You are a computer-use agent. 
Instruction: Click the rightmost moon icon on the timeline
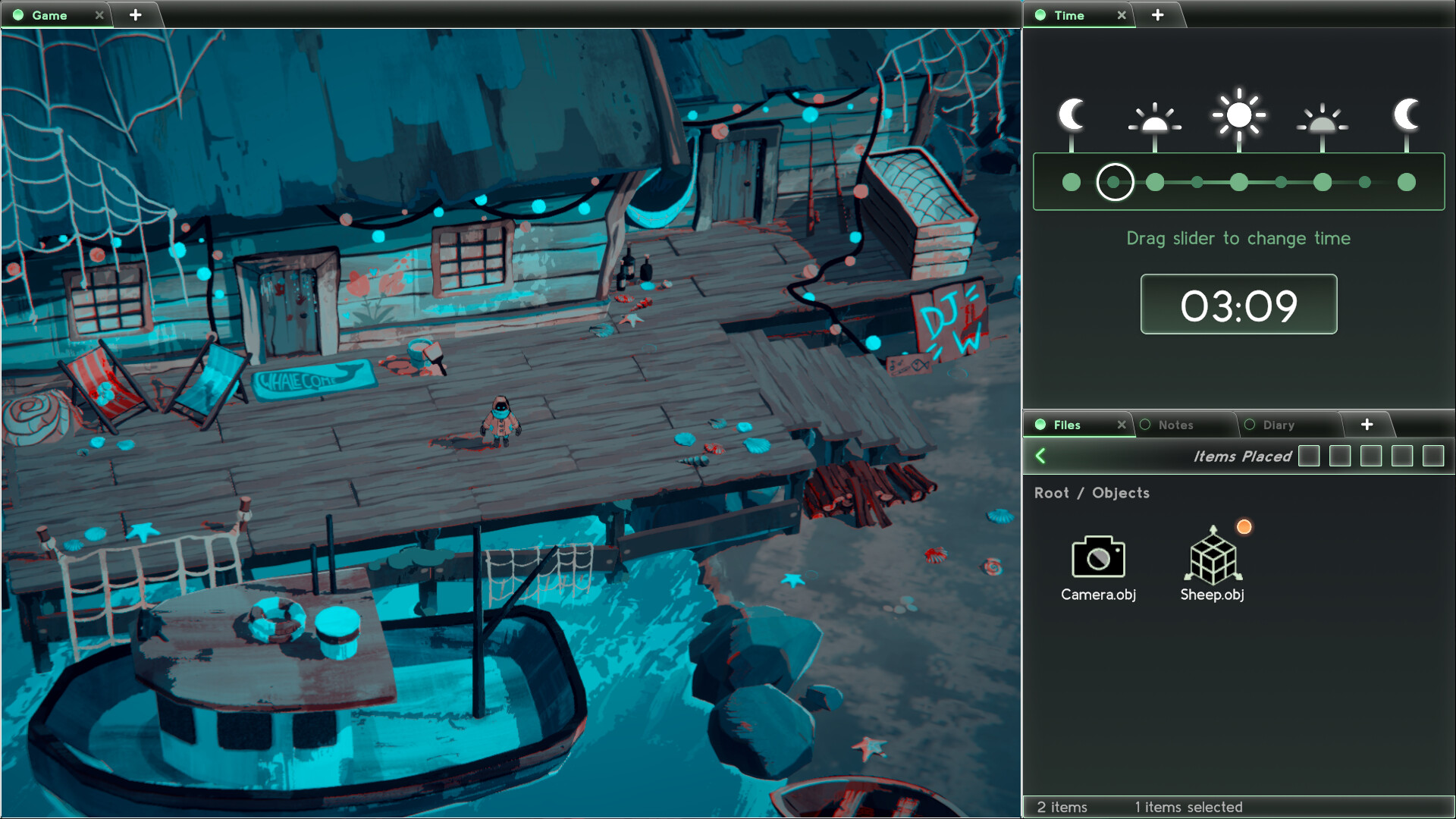(x=1407, y=115)
